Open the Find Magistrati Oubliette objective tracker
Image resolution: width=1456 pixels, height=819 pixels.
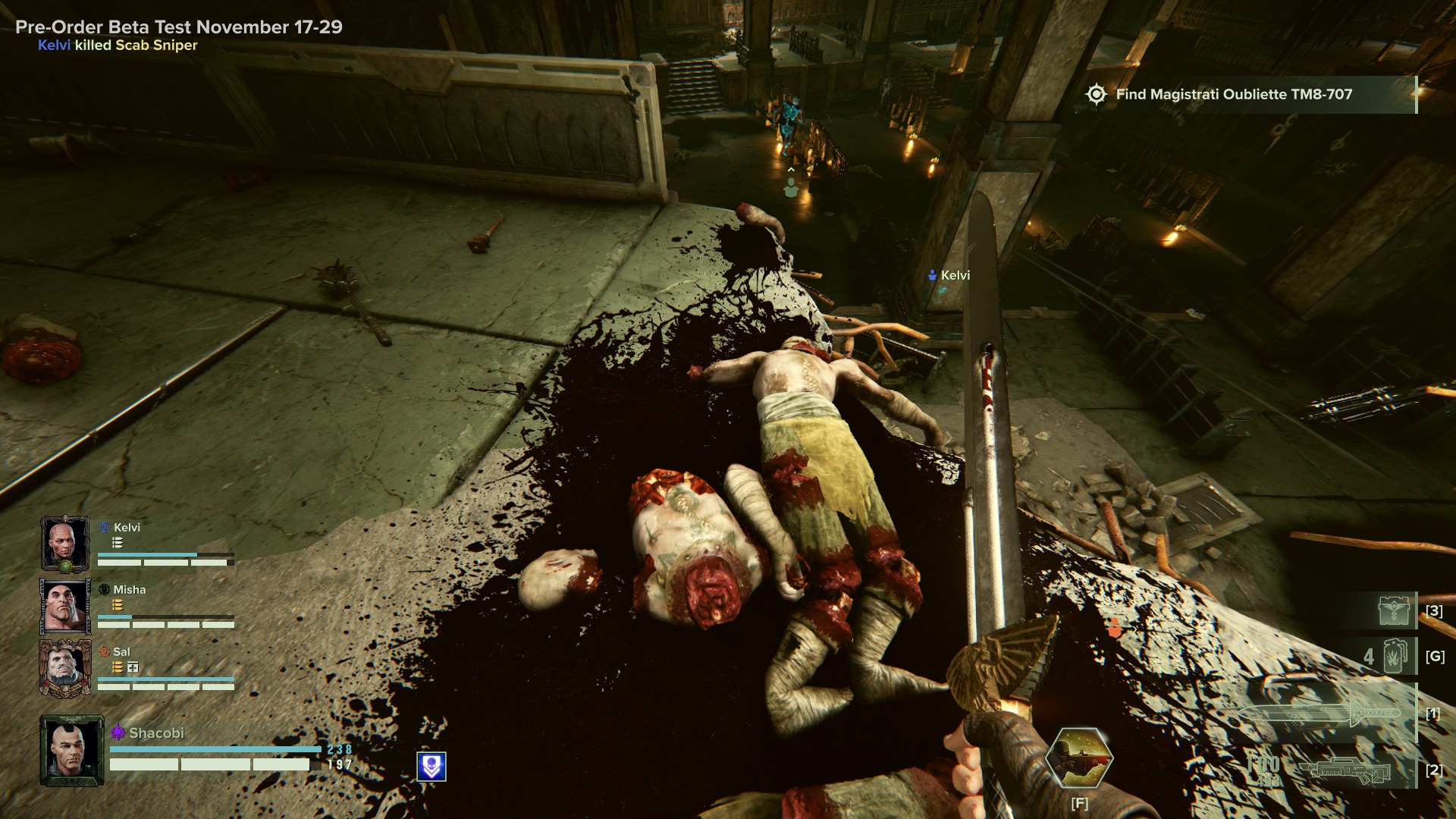coord(1233,95)
